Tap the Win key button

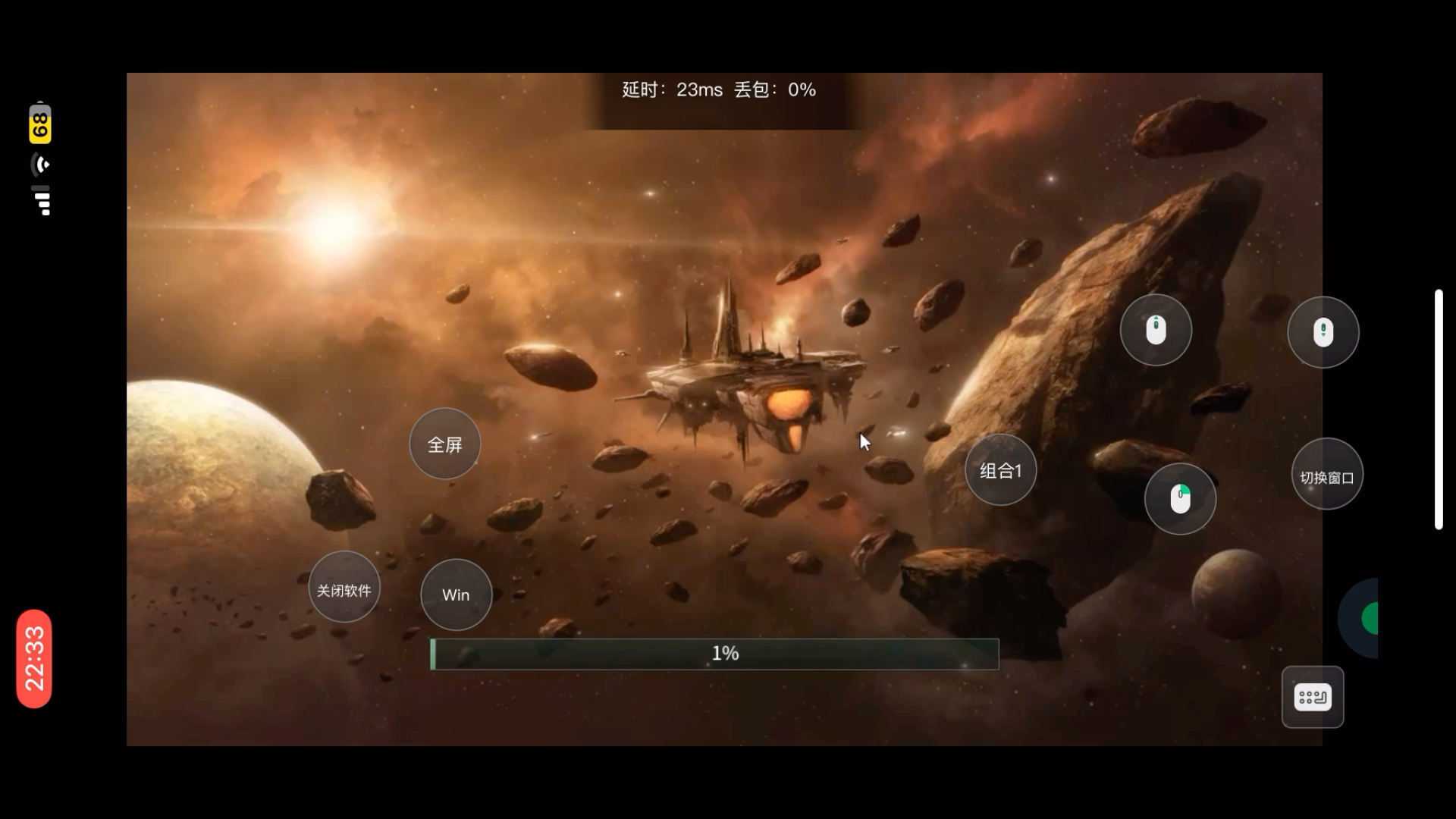tap(456, 595)
